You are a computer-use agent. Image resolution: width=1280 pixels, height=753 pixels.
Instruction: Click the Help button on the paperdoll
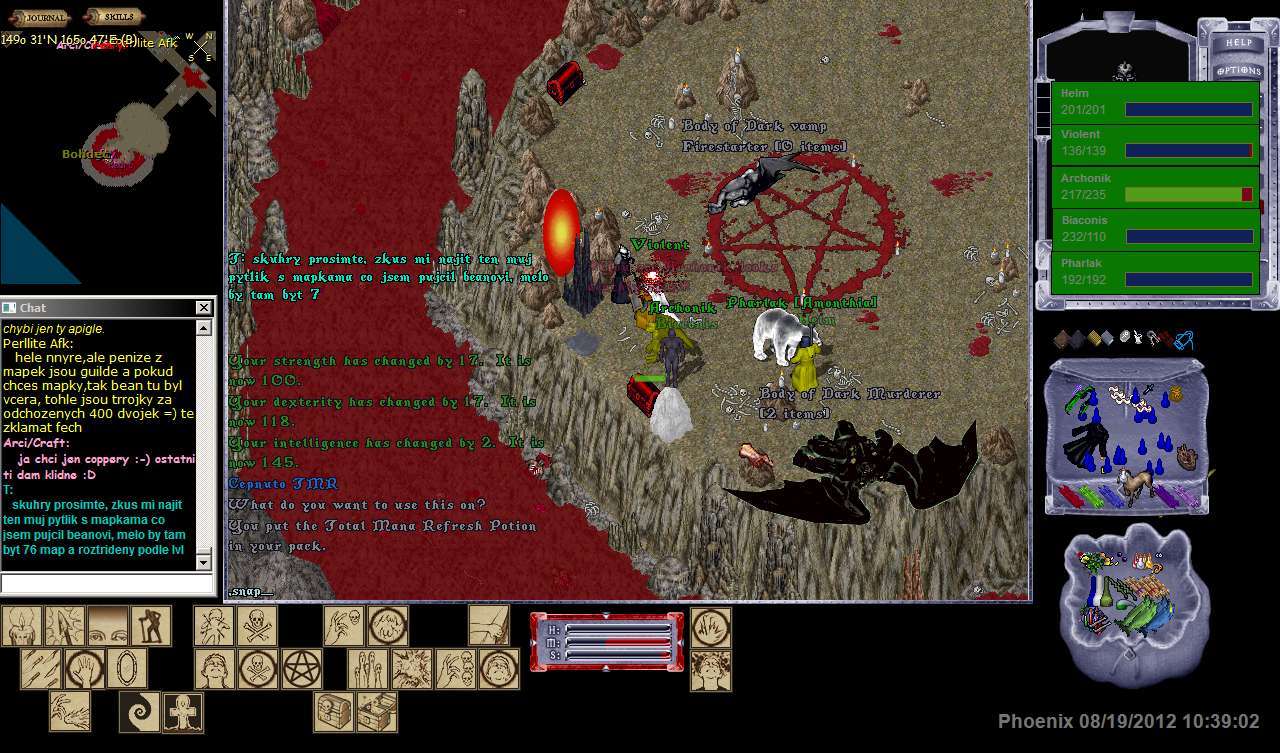pyautogui.click(x=1238, y=43)
